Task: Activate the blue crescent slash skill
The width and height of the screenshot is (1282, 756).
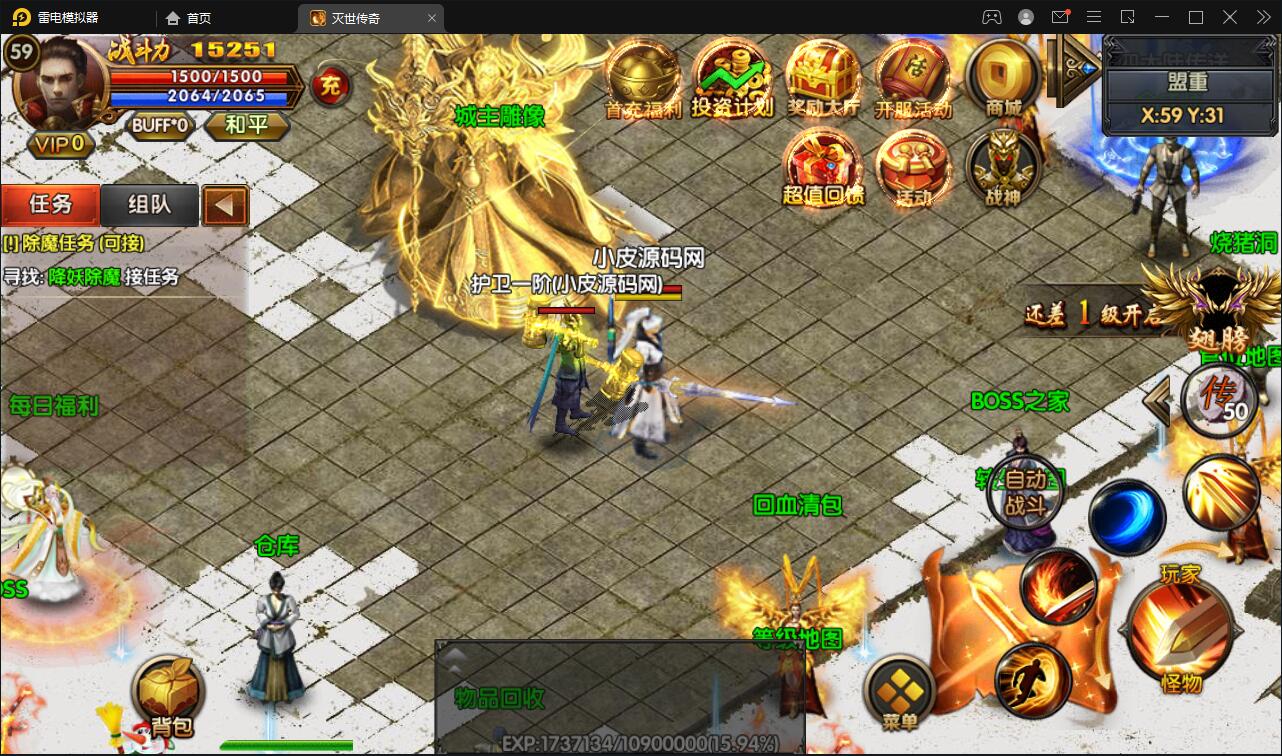Action: [1127, 517]
